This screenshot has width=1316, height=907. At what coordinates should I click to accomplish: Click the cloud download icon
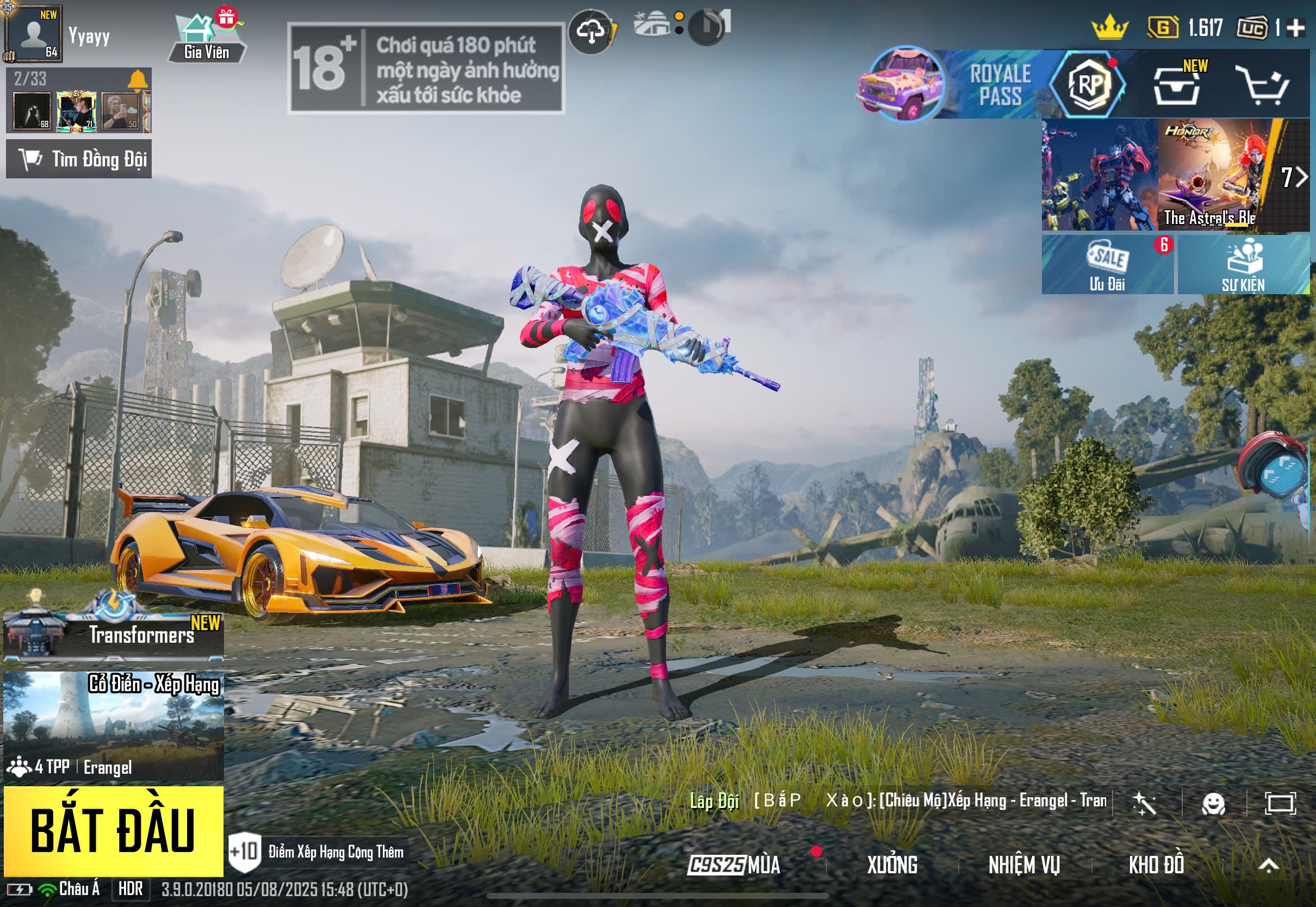591,31
